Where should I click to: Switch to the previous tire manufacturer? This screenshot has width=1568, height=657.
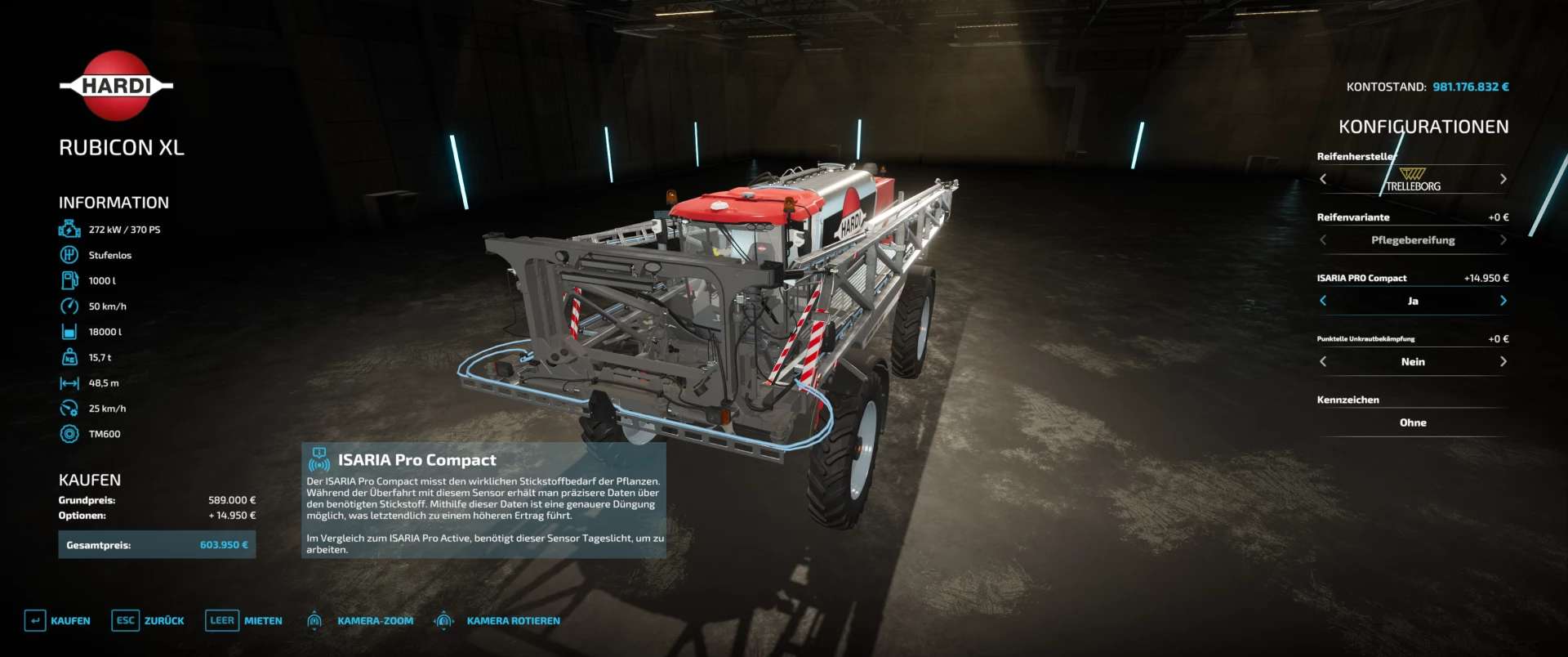coord(1323,179)
